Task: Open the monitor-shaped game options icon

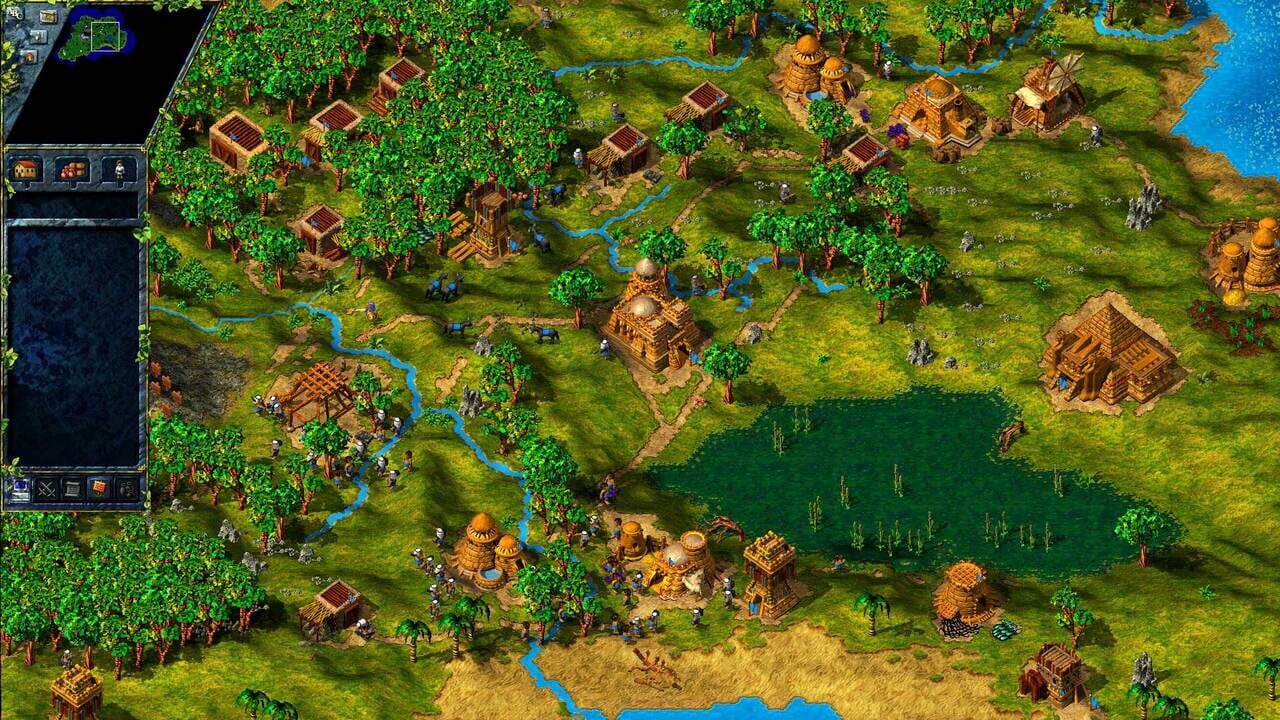Action: click(21, 489)
